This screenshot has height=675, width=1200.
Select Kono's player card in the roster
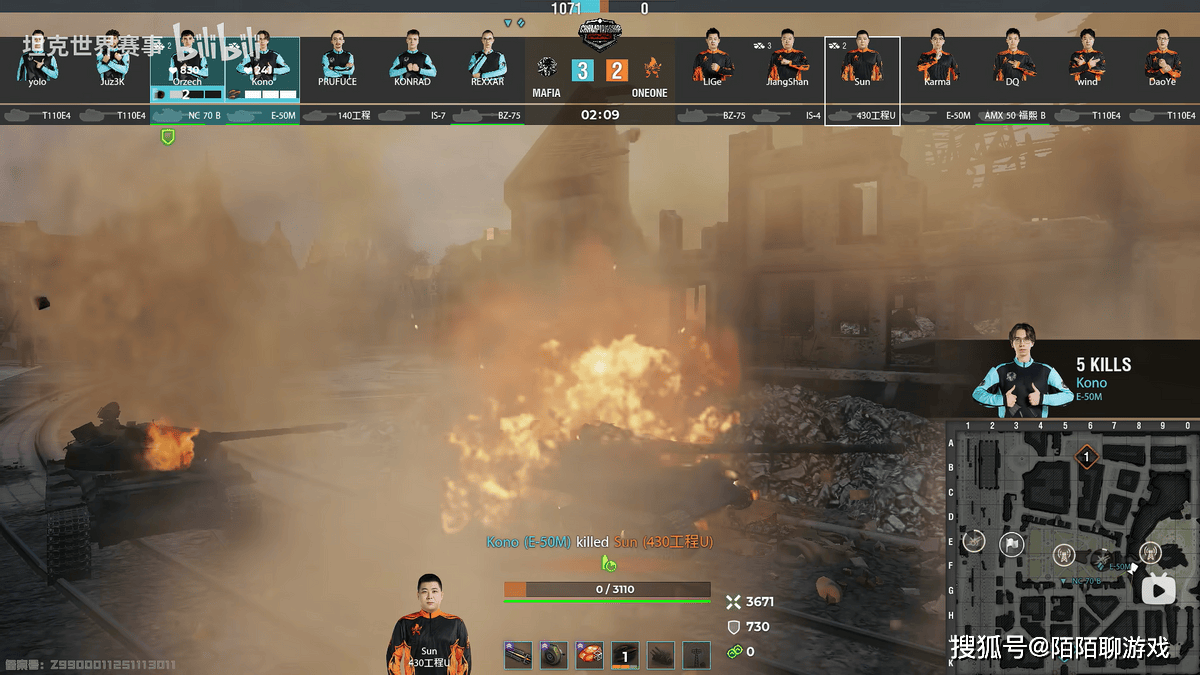262,68
